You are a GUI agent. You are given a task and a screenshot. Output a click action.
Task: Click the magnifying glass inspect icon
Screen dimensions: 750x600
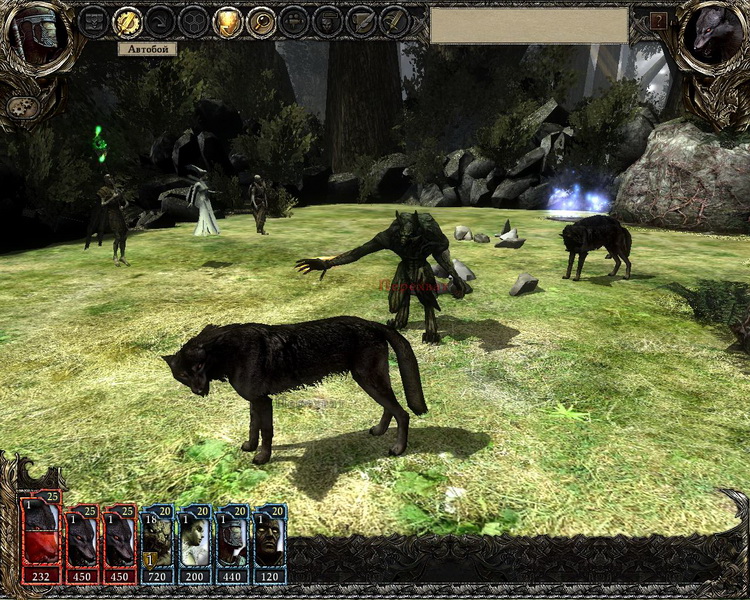pos(262,21)
